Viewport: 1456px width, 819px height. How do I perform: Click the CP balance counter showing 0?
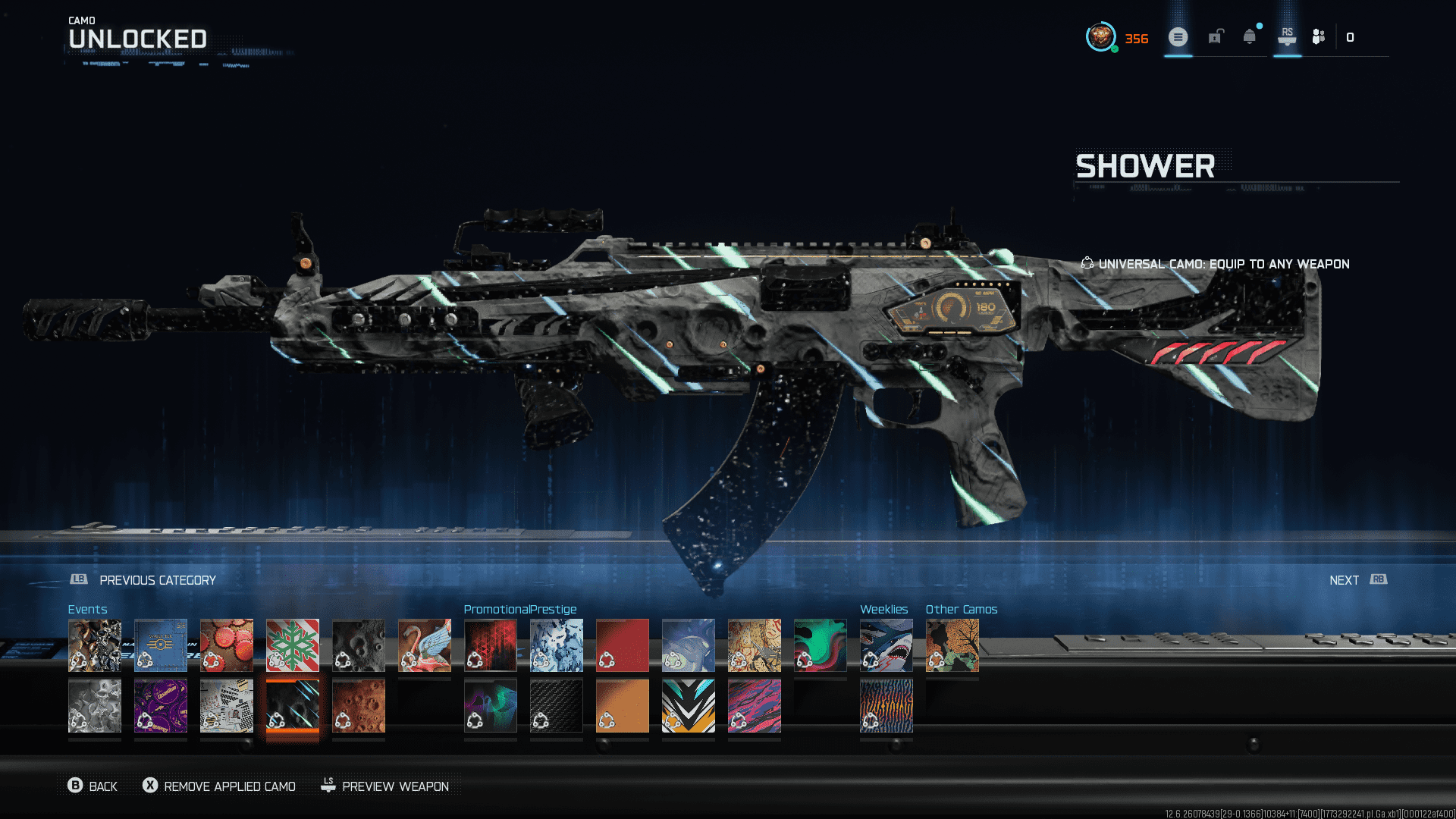pyautogui.click(x=1351, y=36)
